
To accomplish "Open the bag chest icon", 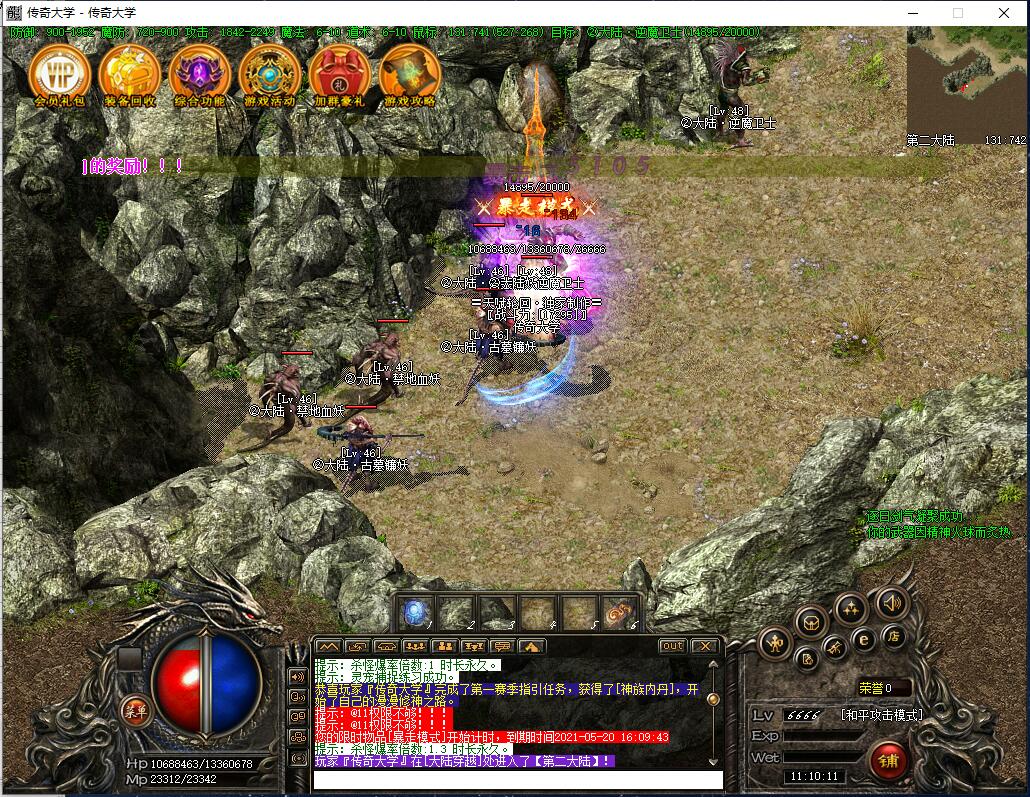I will pyautogui.click(x=810, y=623).
